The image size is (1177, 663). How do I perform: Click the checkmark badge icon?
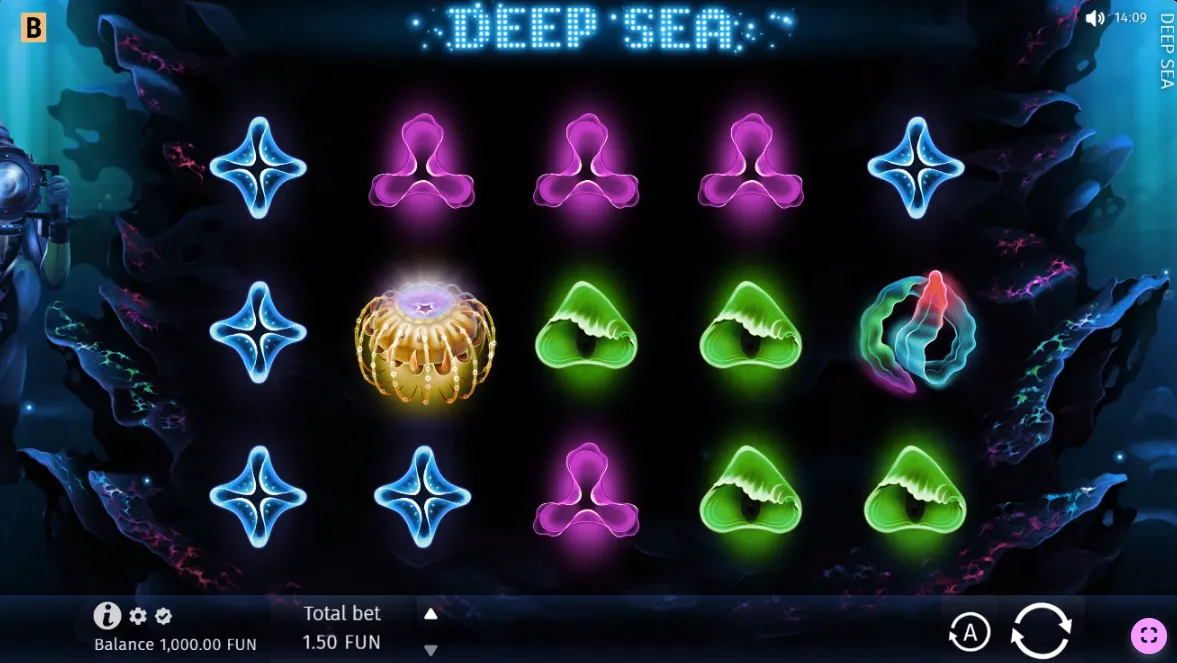pyautogui.click(x=164, y=616)
